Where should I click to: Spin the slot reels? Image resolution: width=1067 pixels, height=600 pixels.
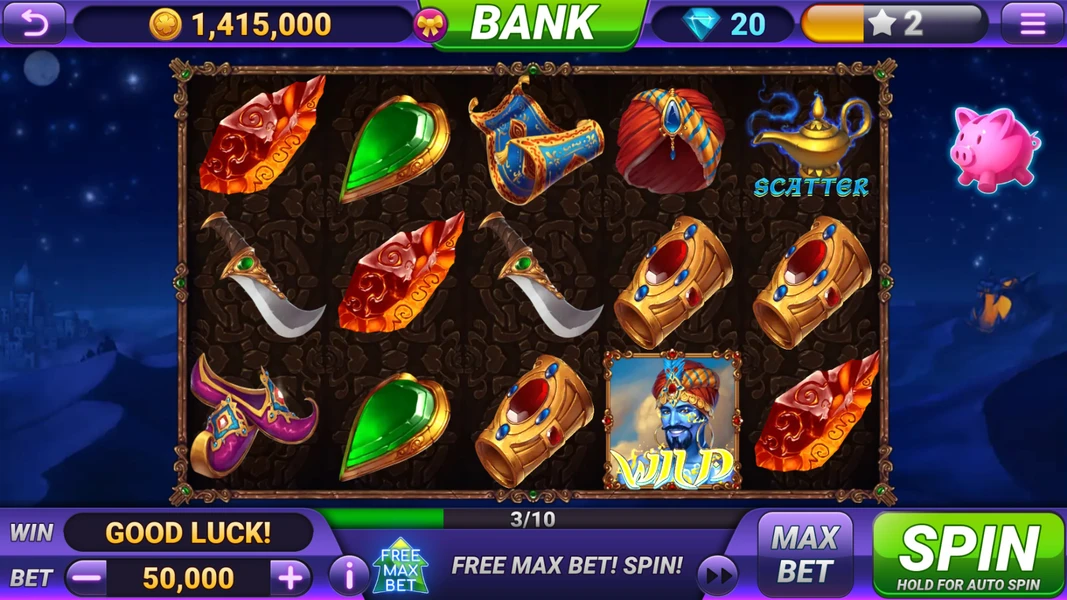coord(968,554)
